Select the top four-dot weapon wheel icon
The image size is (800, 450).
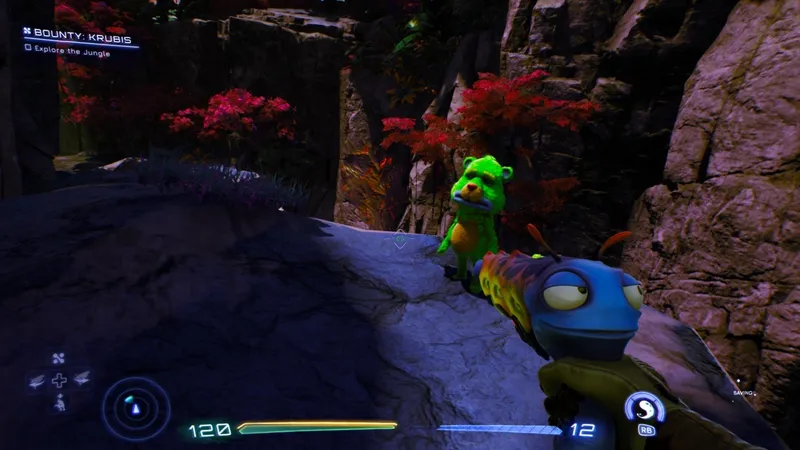59,358
